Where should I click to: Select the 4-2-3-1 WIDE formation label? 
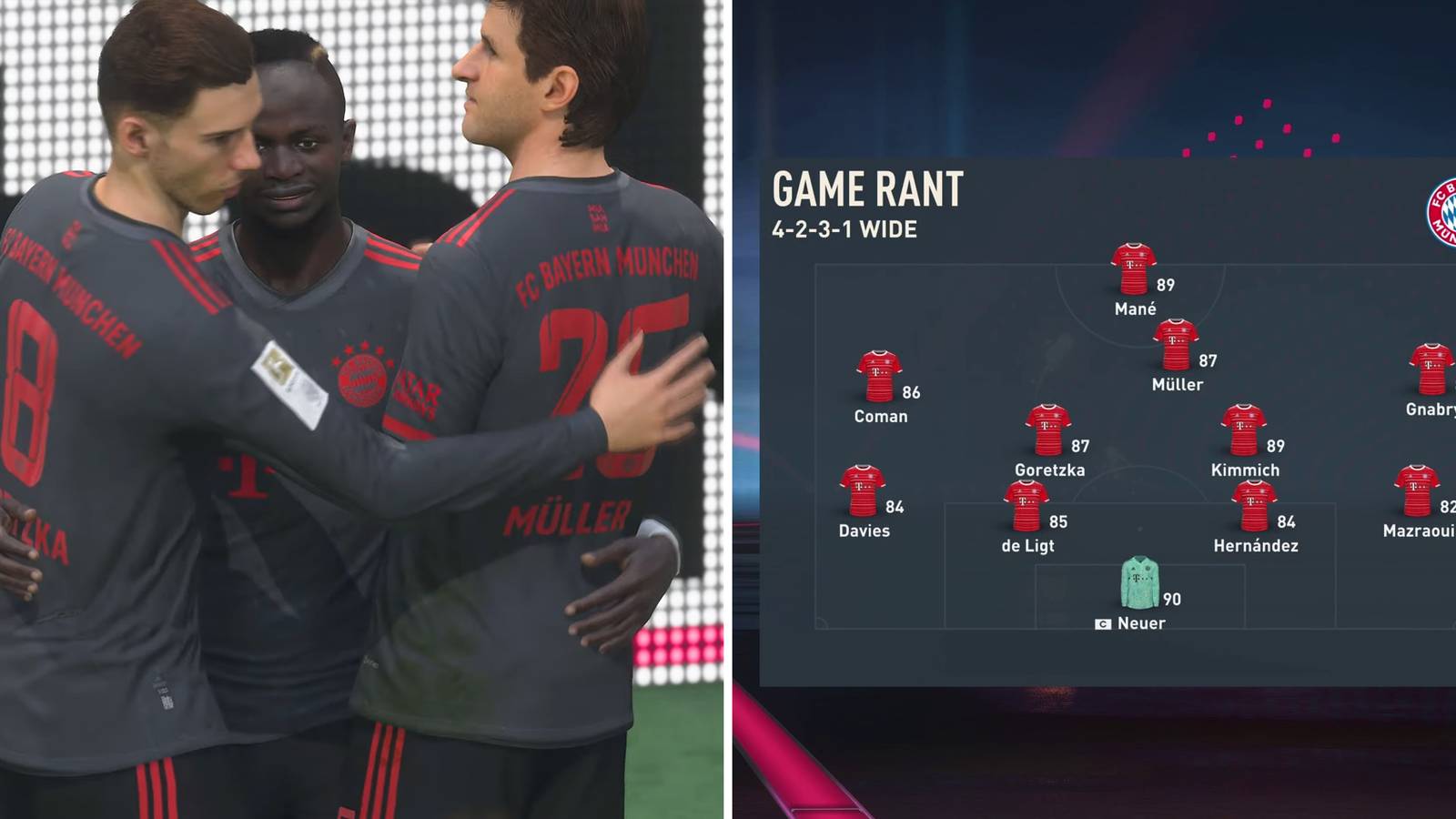pyautogui.click(x=844, y=230)
